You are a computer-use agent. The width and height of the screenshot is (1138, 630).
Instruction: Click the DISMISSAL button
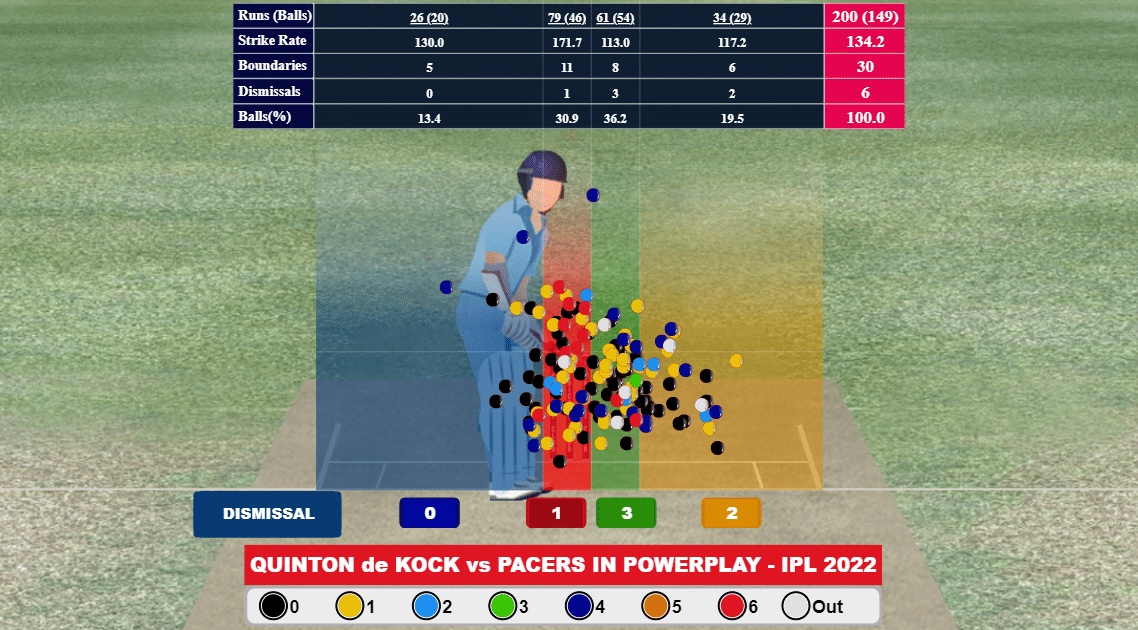pyautogui.click(x=268, y=514)
